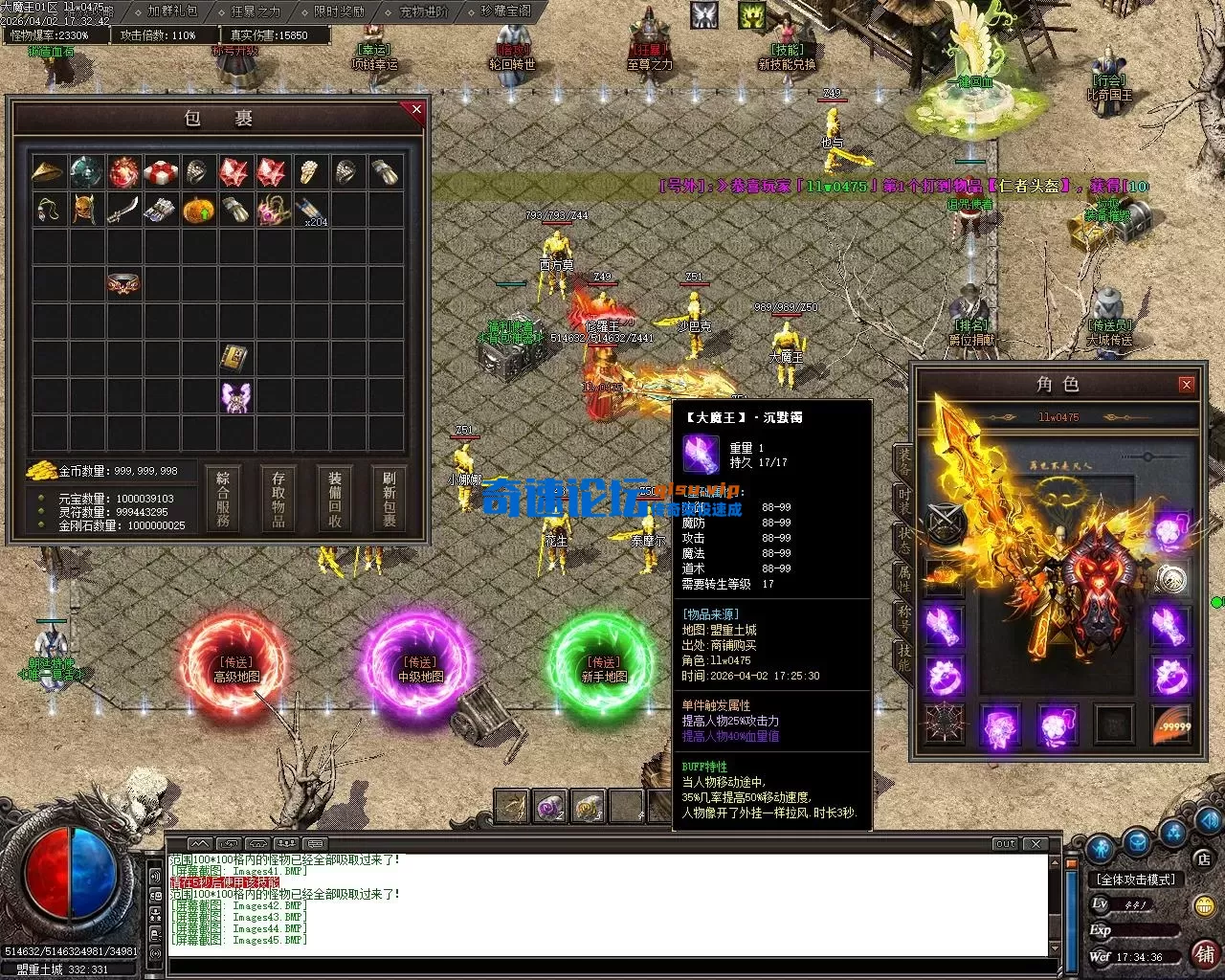Close the 角色 character panel

(x=1187, y=385)
